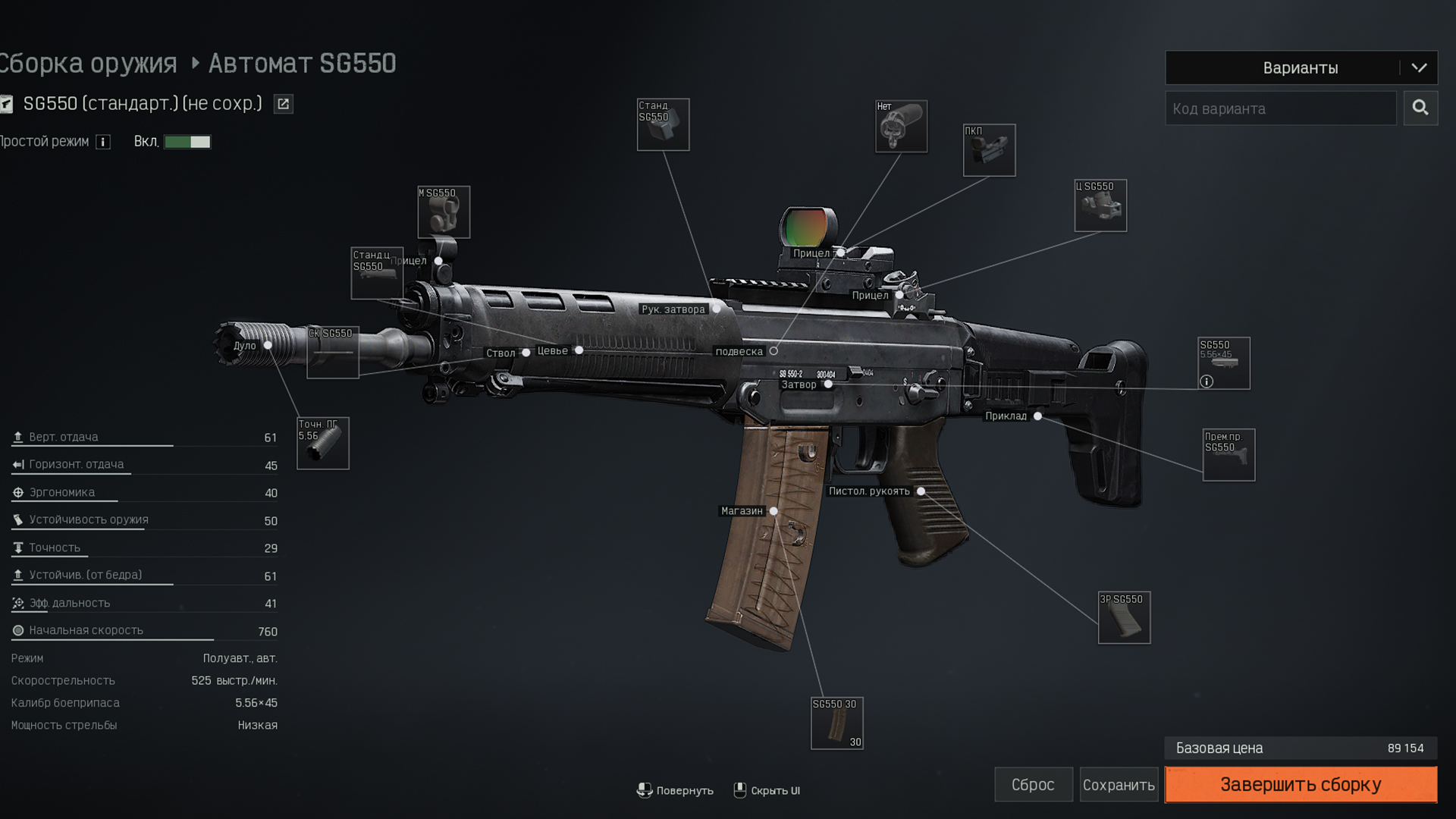Finish the build with Завершить сборку
This screenshot has height=819, width=1456.
coord(1301,784)
